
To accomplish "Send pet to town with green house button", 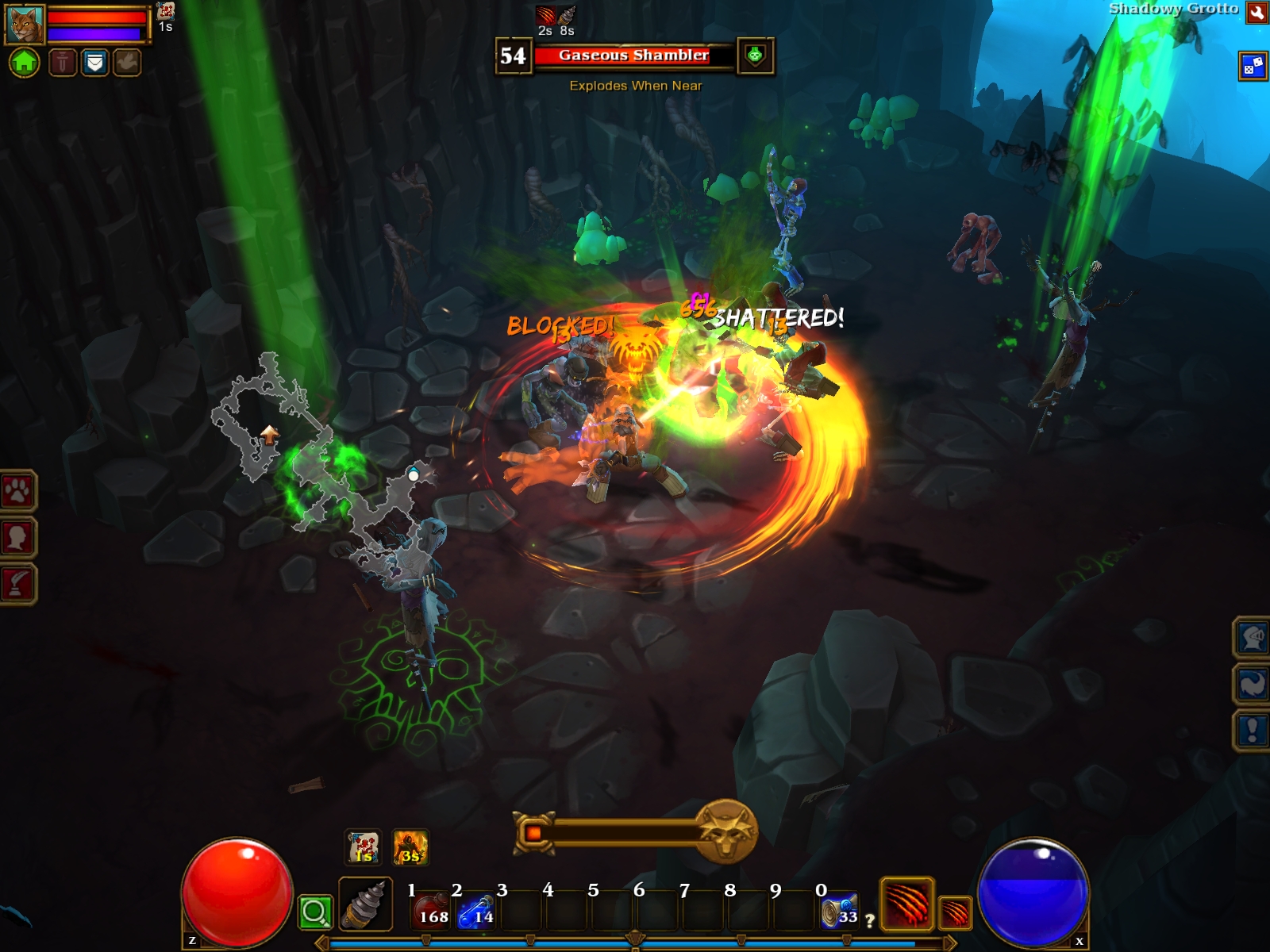I will tap(24, 62).
